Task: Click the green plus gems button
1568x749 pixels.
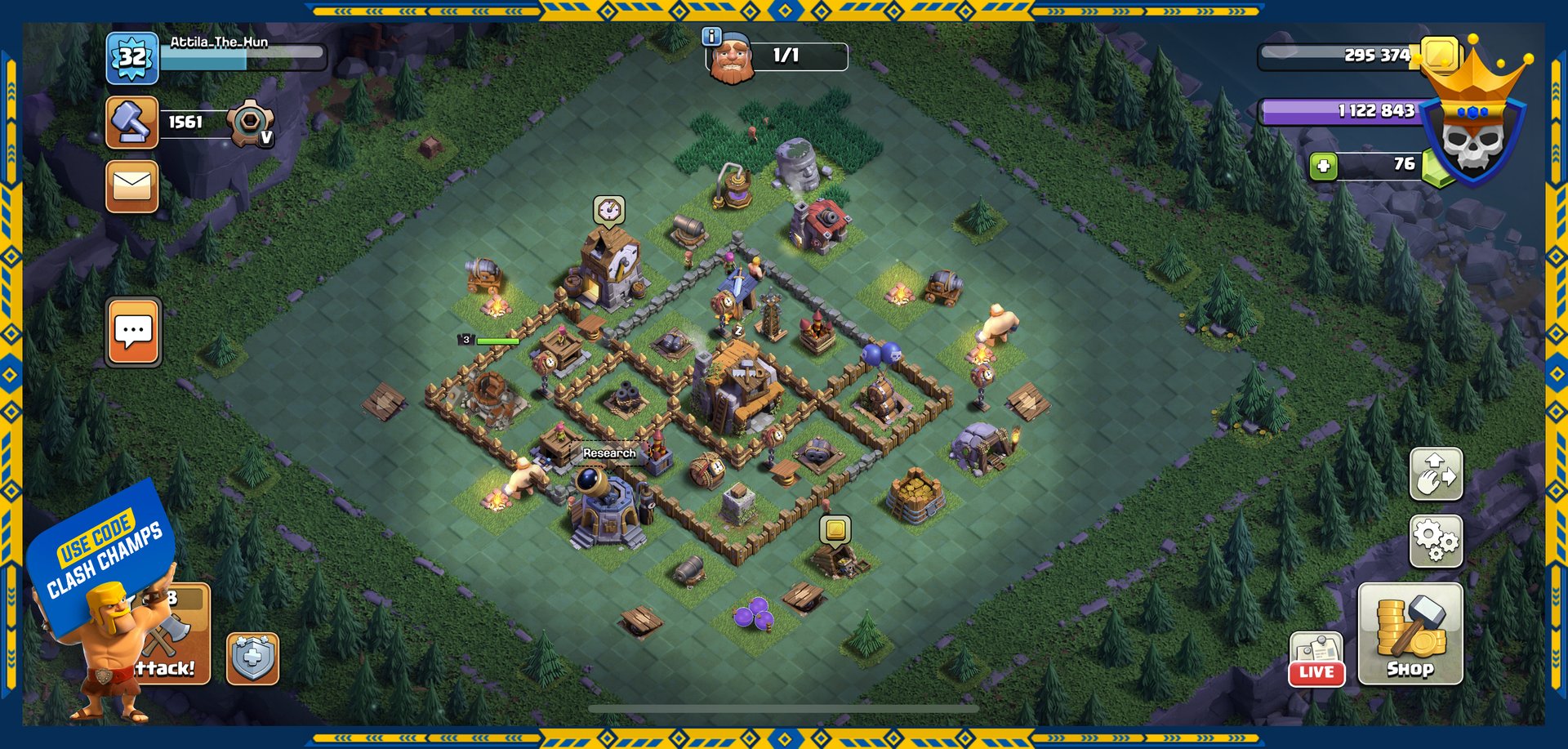Action: (x=1323, y=167)
